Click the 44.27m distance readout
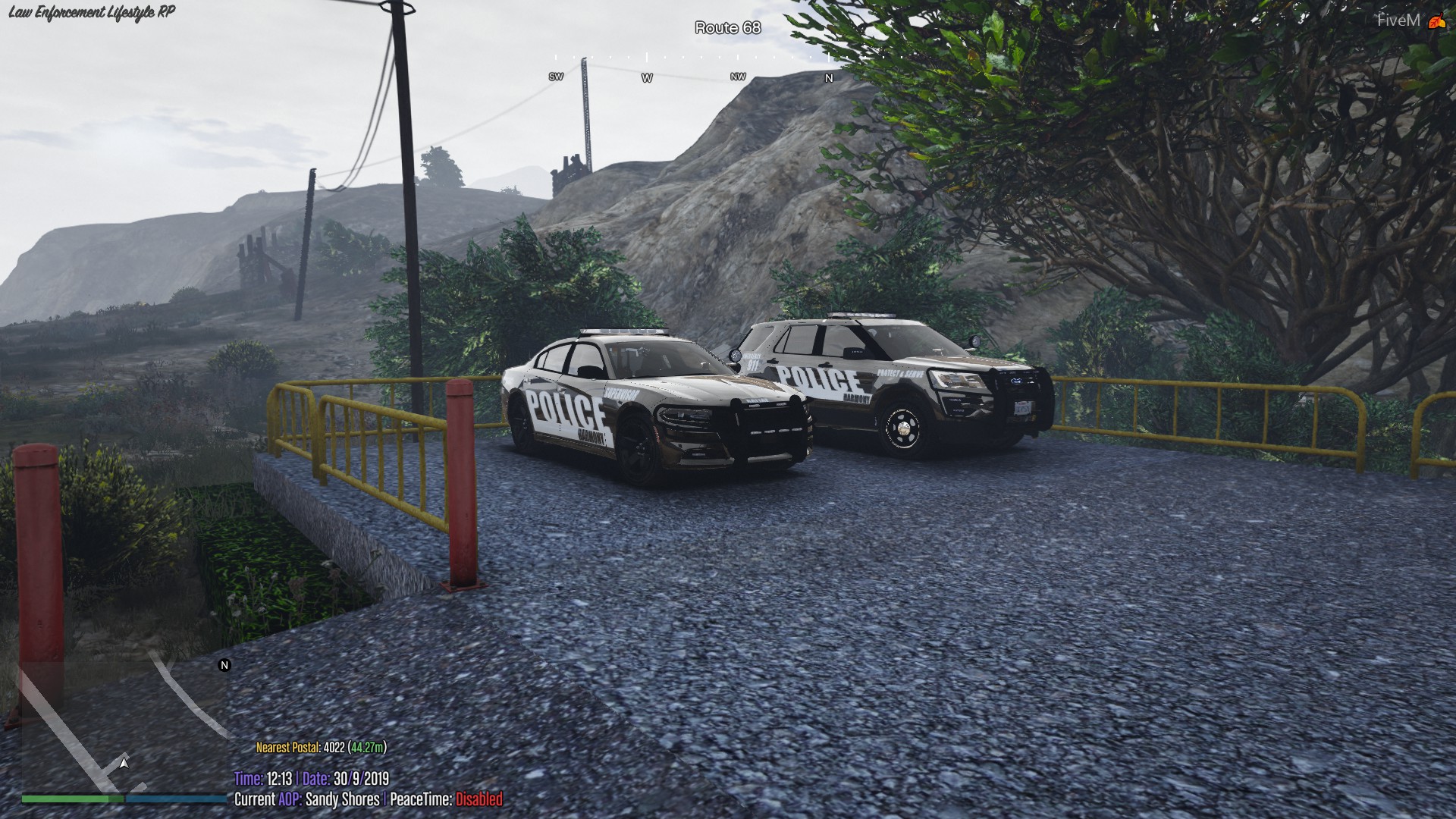Screen dimensions: 1456x819 [x=369, y=747]
